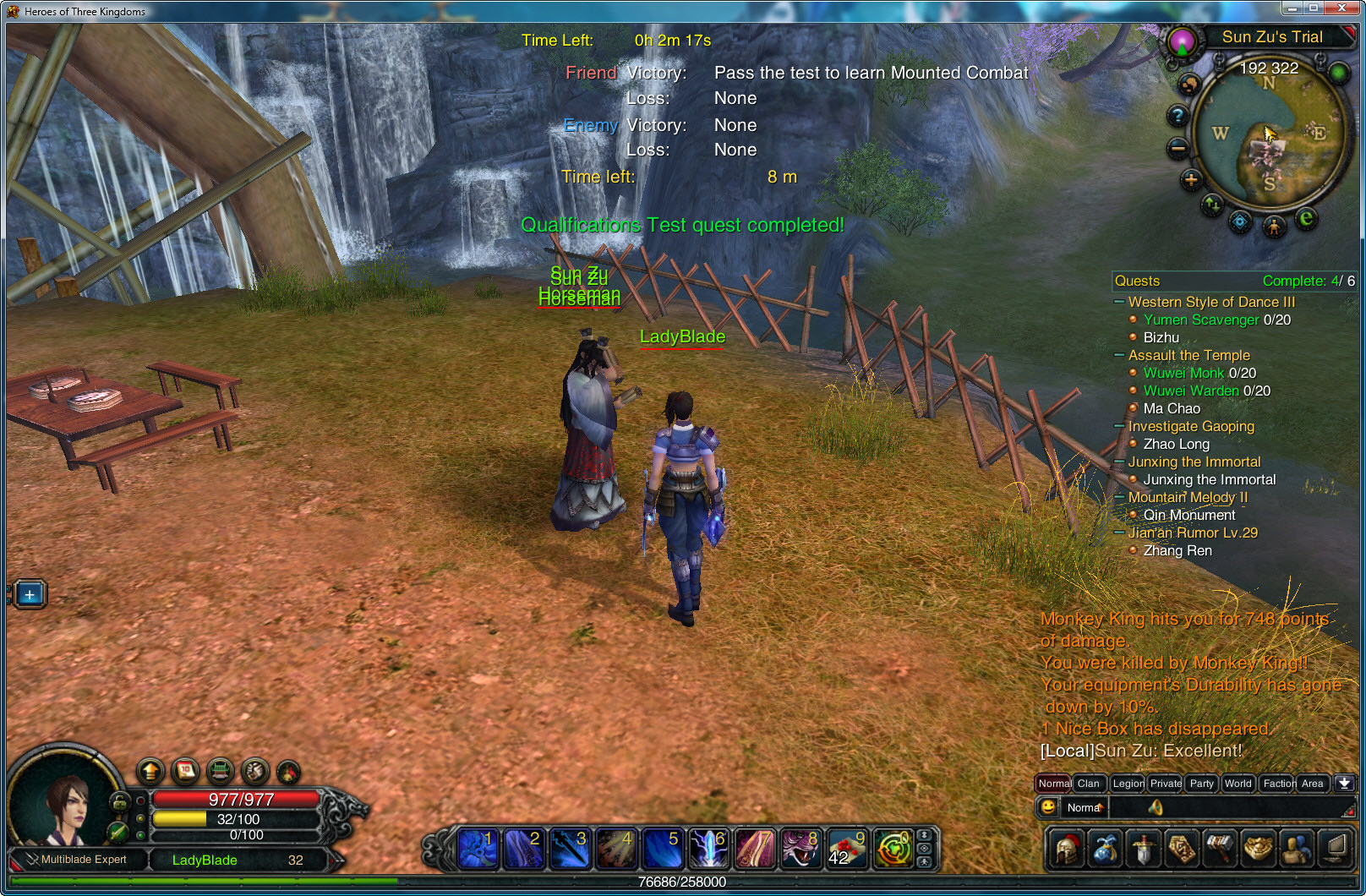Open the emoticon smiley picker
This screenshot has height=896, width=1366.
click(1048, 807)
